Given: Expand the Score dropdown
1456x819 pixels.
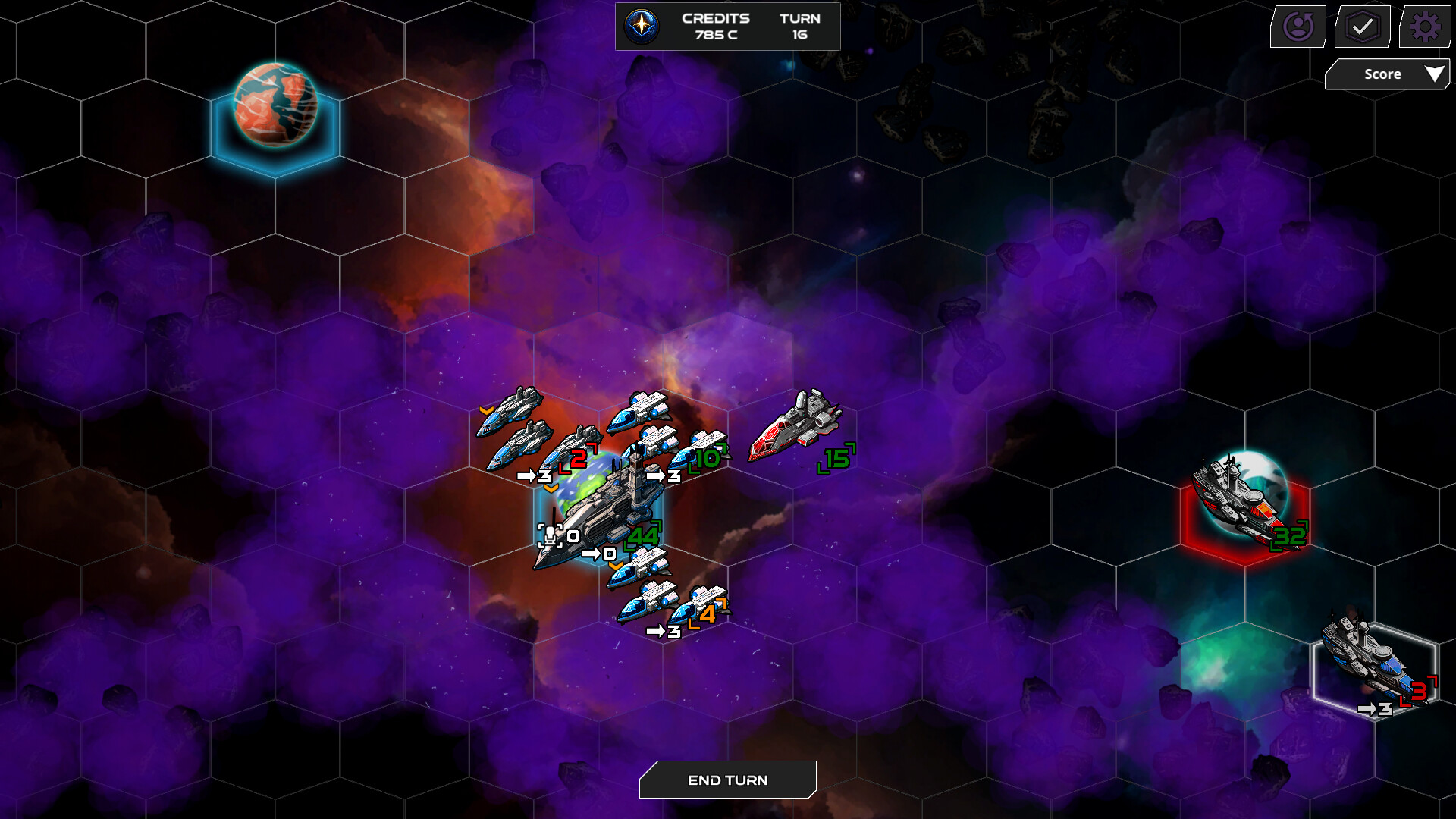Looking at the screenshot, I should coord(1387,74).
